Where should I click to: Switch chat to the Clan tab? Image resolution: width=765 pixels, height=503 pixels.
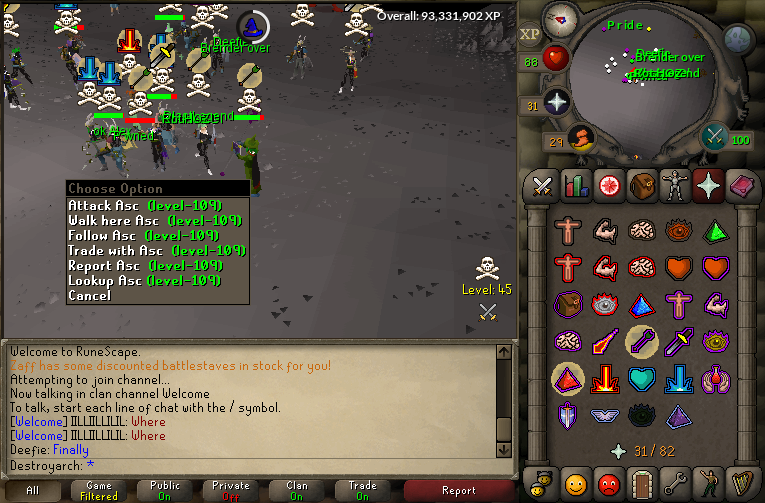(297, 490)
